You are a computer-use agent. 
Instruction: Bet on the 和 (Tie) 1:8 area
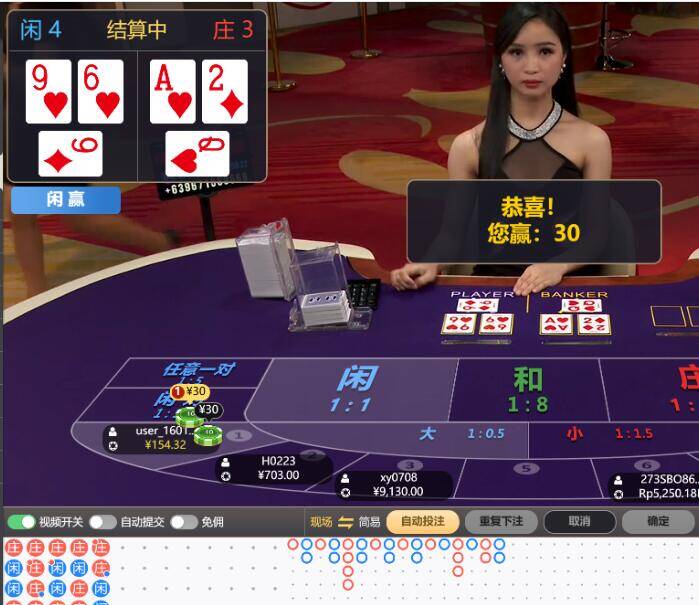[x=527, y=390]
